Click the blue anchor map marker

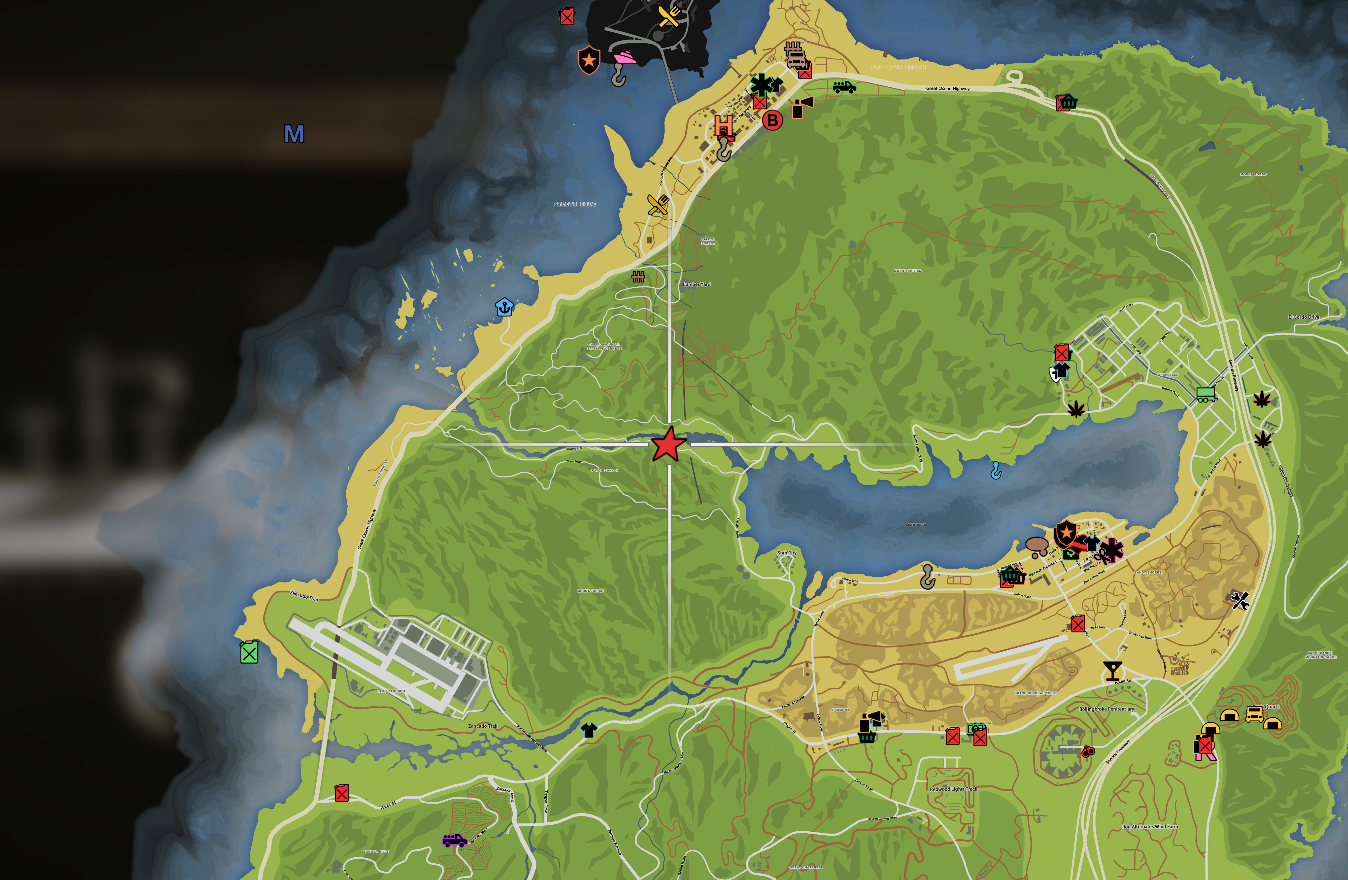click(x=504, y=307)
